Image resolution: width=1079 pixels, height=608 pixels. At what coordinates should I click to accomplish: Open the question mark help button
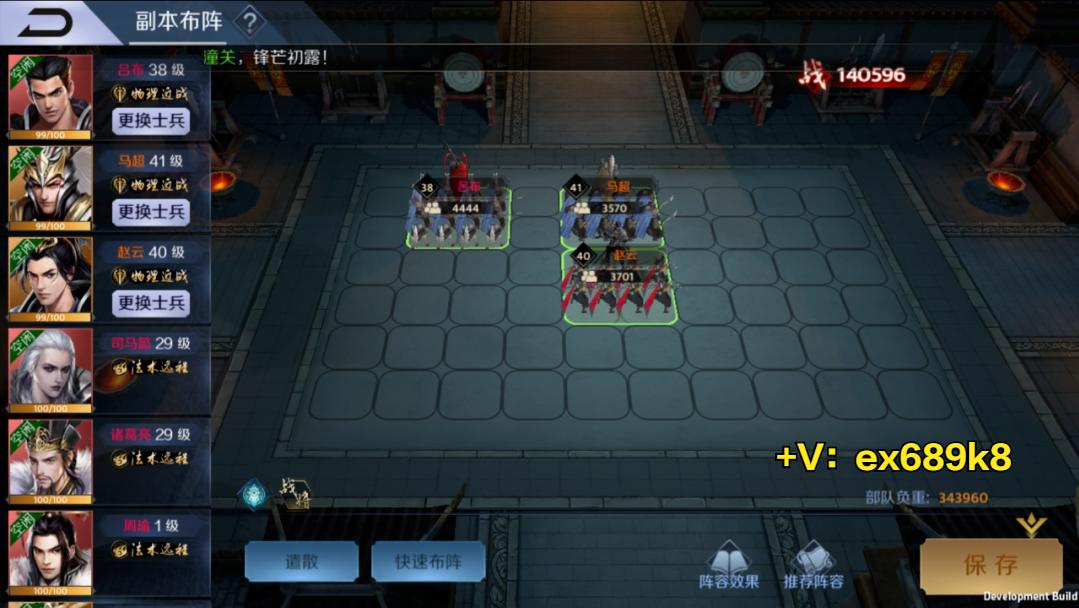point(250,20)
